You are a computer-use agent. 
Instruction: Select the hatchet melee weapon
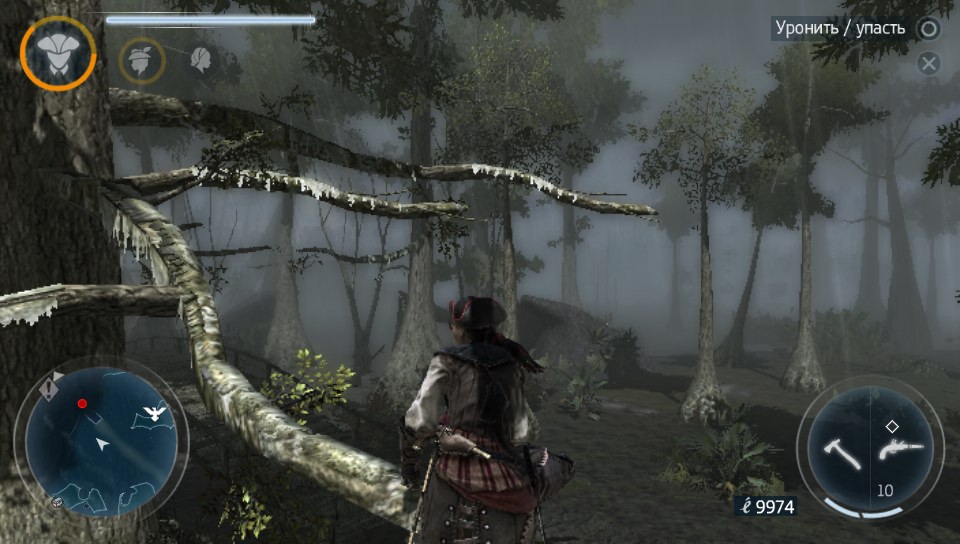842,452
